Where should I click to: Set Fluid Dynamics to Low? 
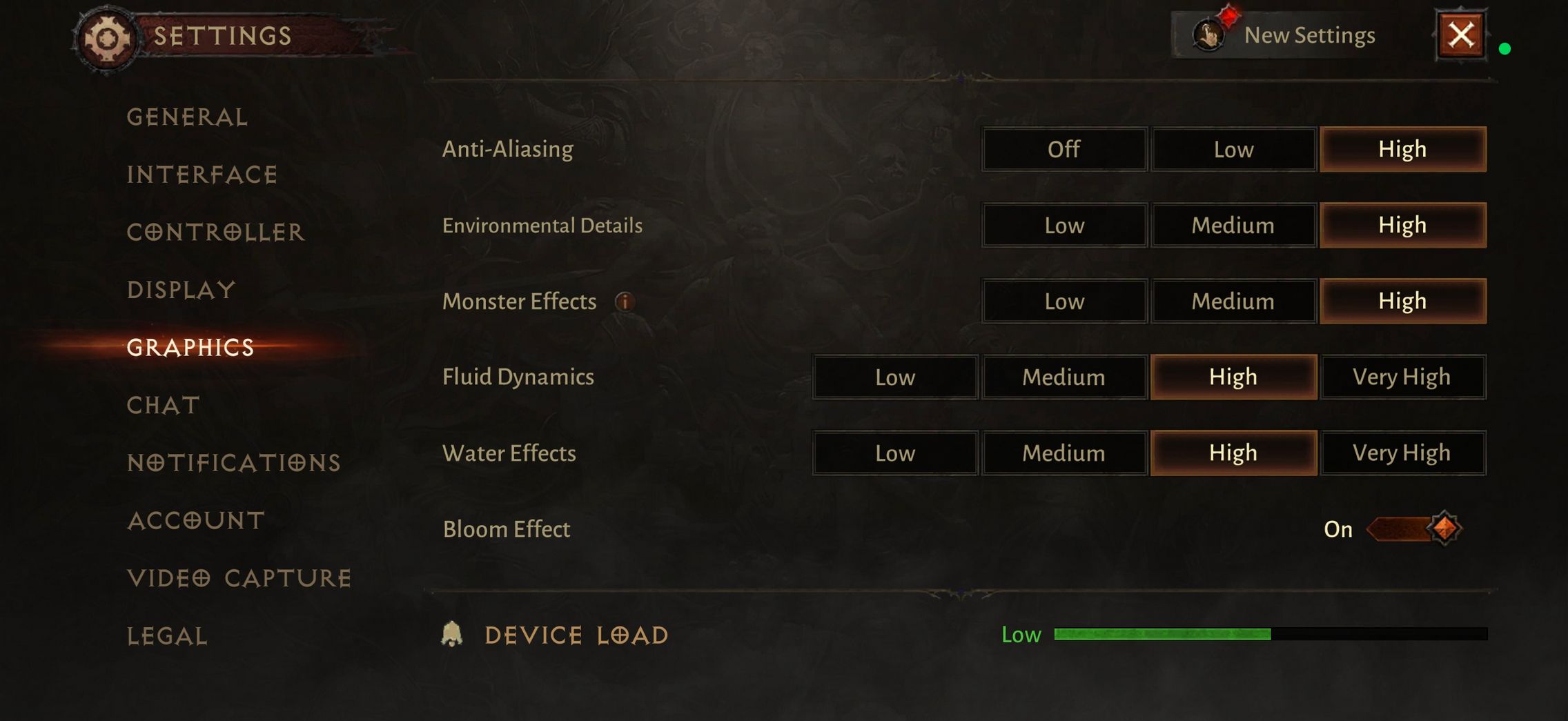pos(895,377)
